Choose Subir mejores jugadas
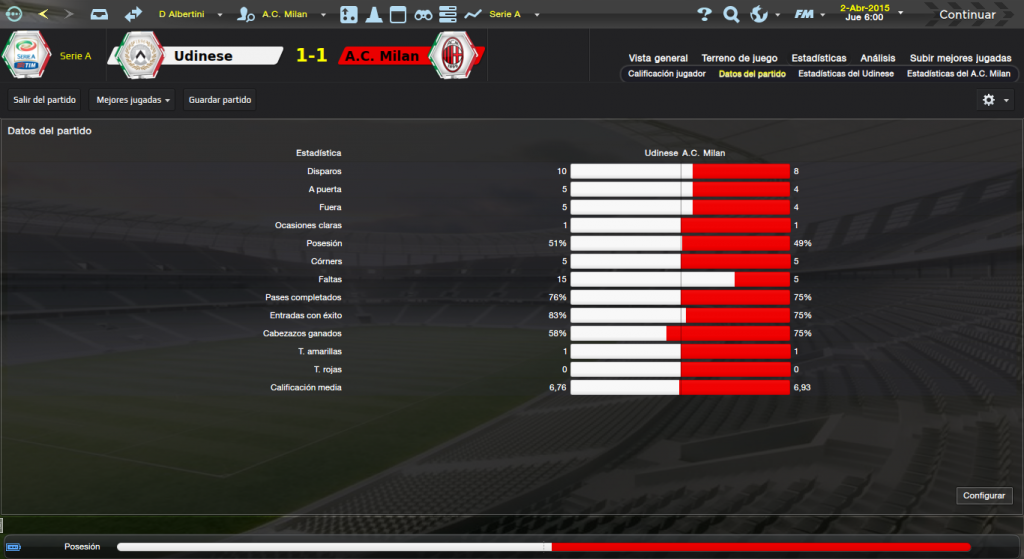 (x=960, y=58)
